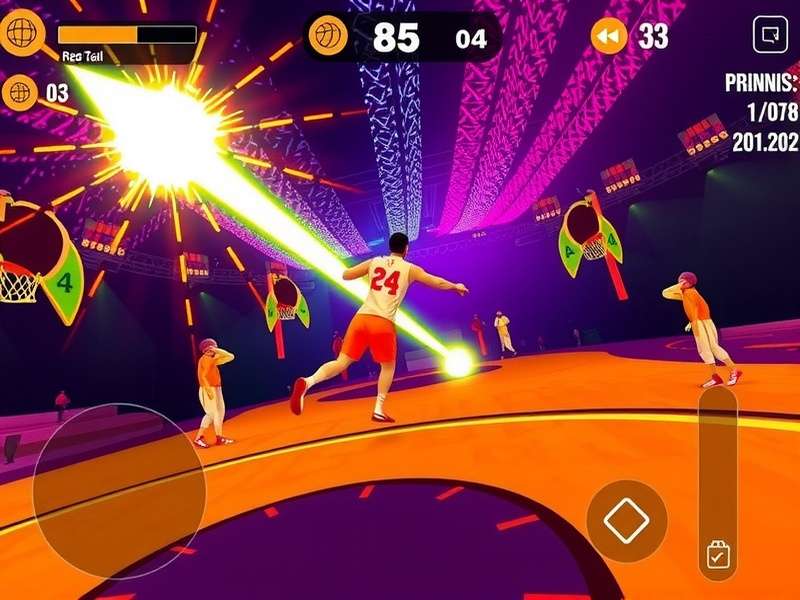This screenshot has height=600, width=800.
Task: Click the basketball icon beside score 85
Action: click(328, 37)
